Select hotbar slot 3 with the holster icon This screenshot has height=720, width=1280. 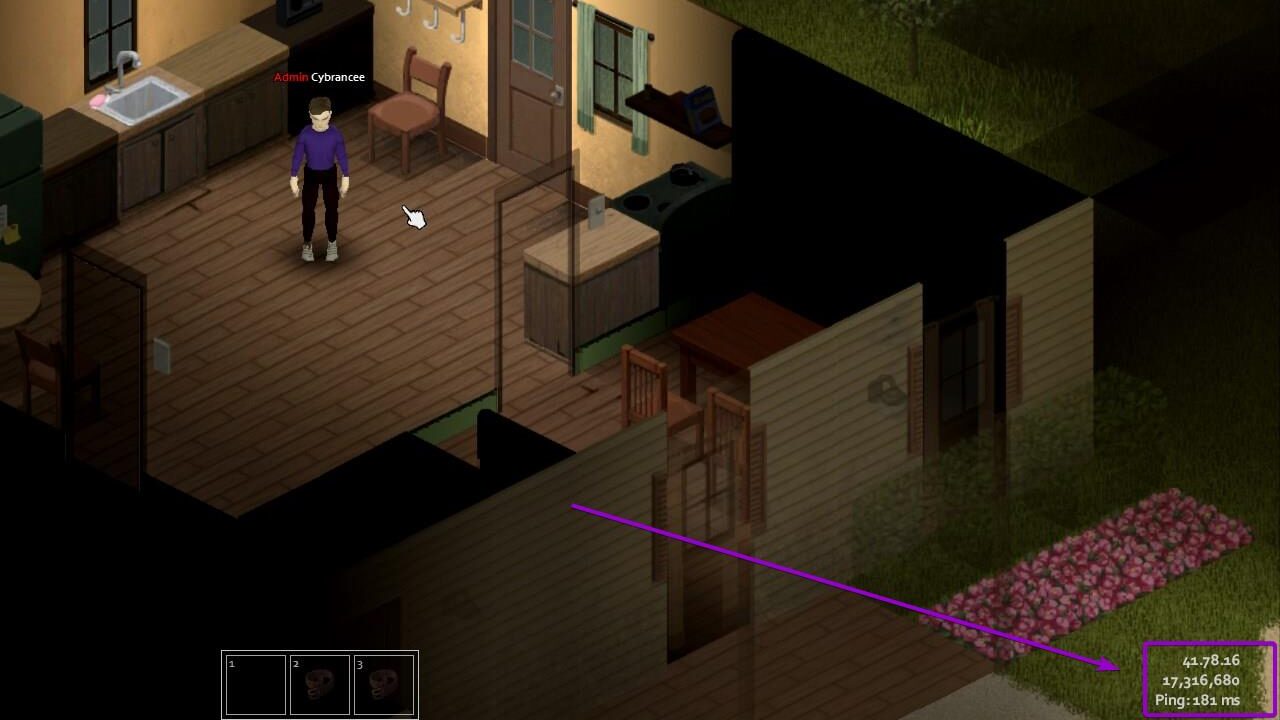pyautogui.click(x=384, y=685)
